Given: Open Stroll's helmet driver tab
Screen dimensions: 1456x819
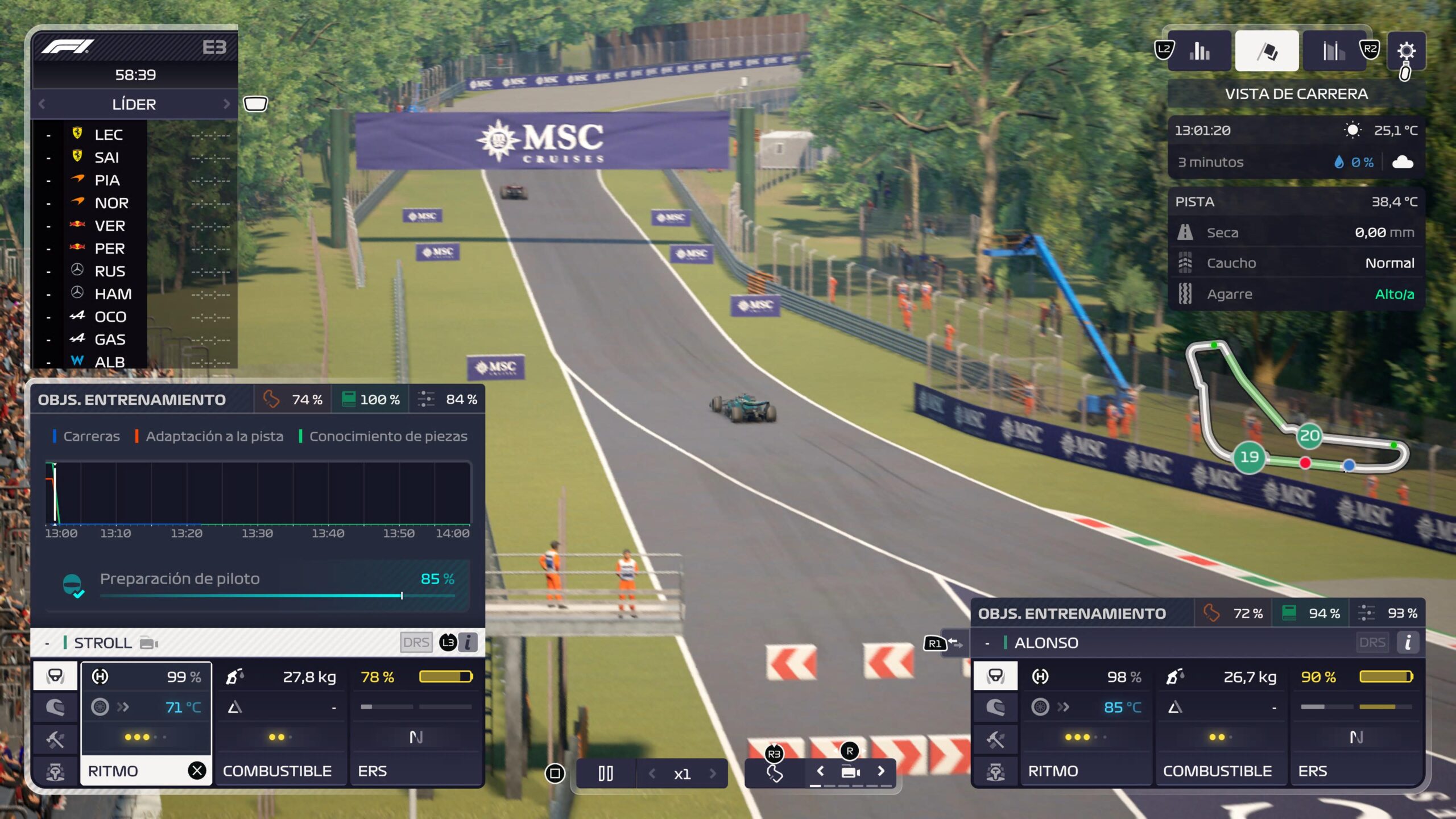Looking at the screenshot, I should pyautogui.click(x=55, y=676).
